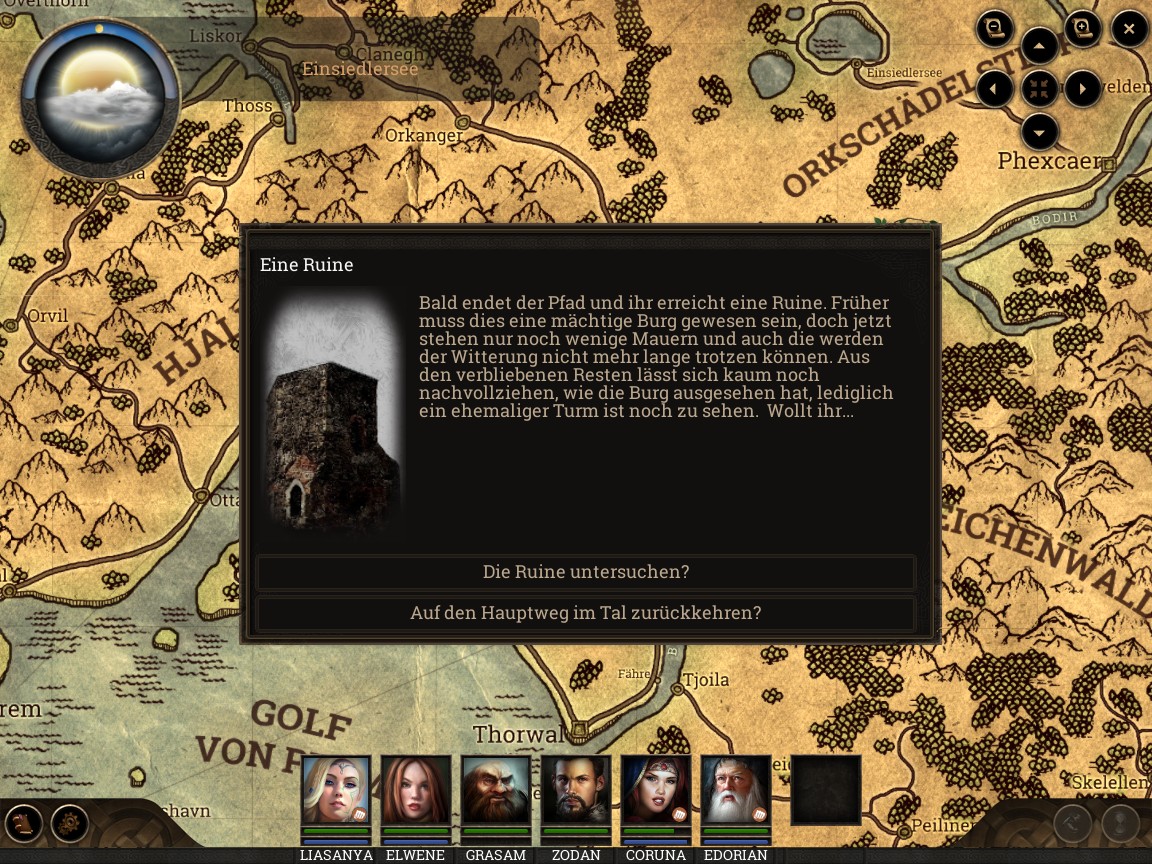Pan the map up with arrow button
Screen dimensions: 1152x864
1040,46
